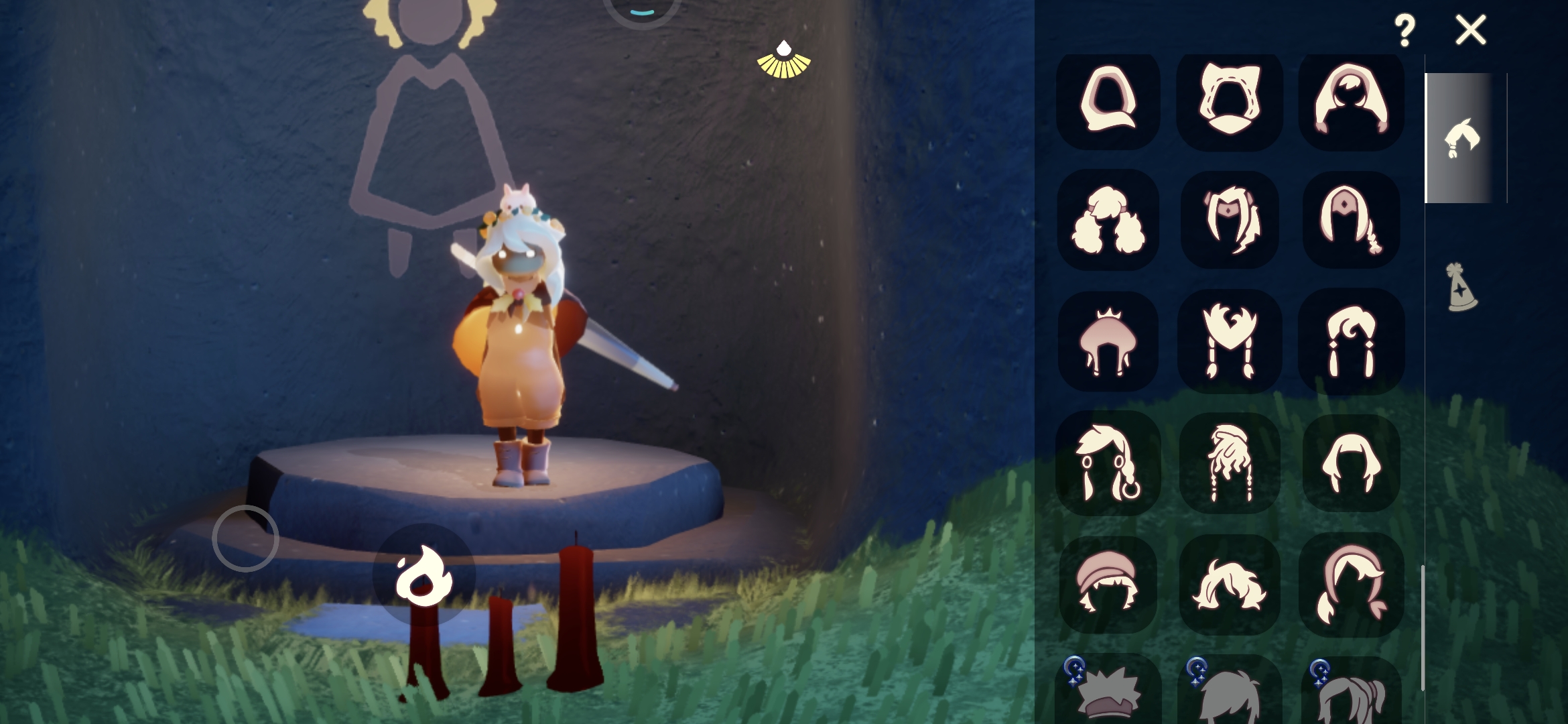The image size is (1568, 724).
Task: Select the beanie cap hairstyle
Action: tap(1108, 585)
